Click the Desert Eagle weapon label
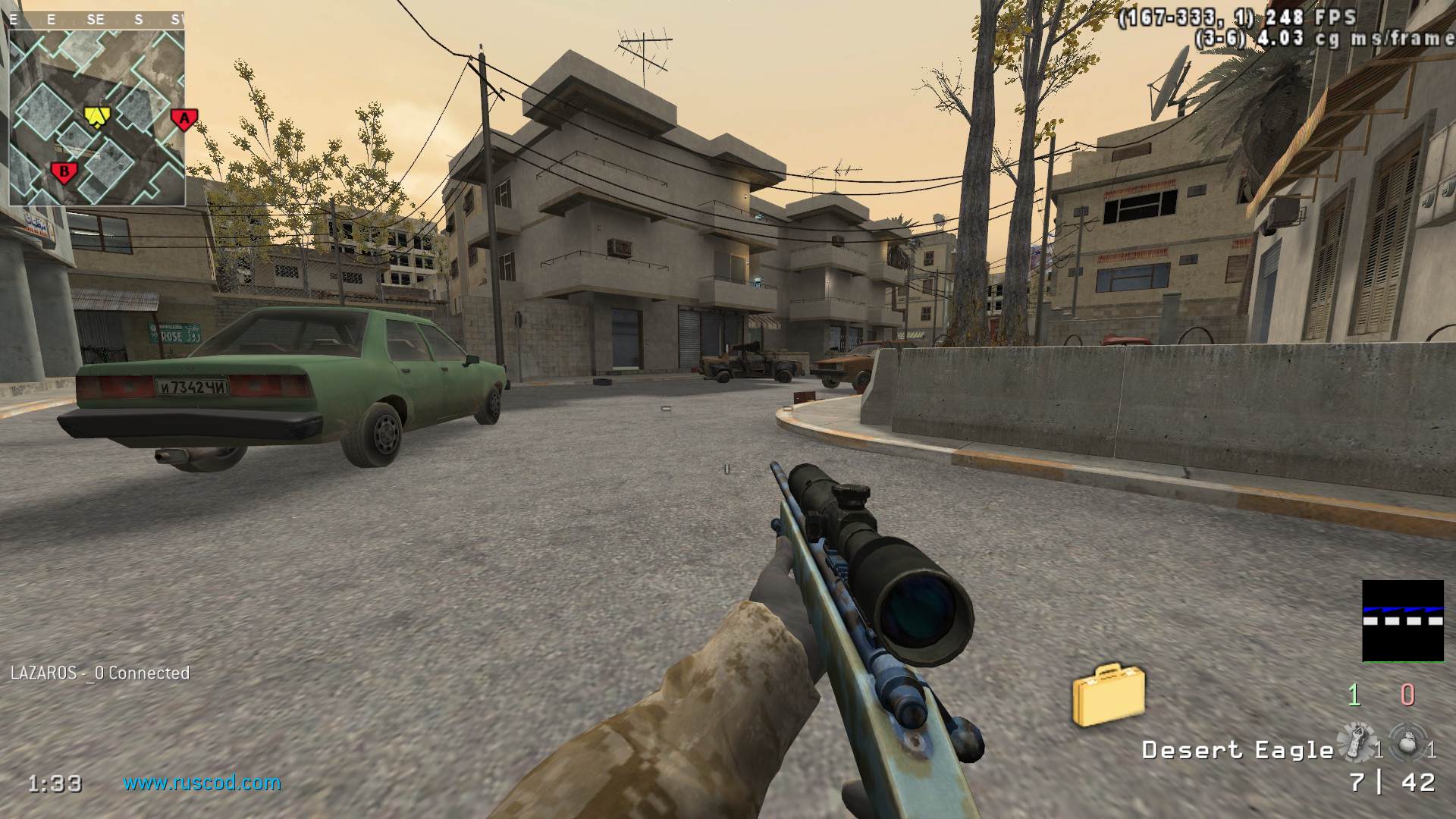The image size is (1456, 819). (1237, 750)
